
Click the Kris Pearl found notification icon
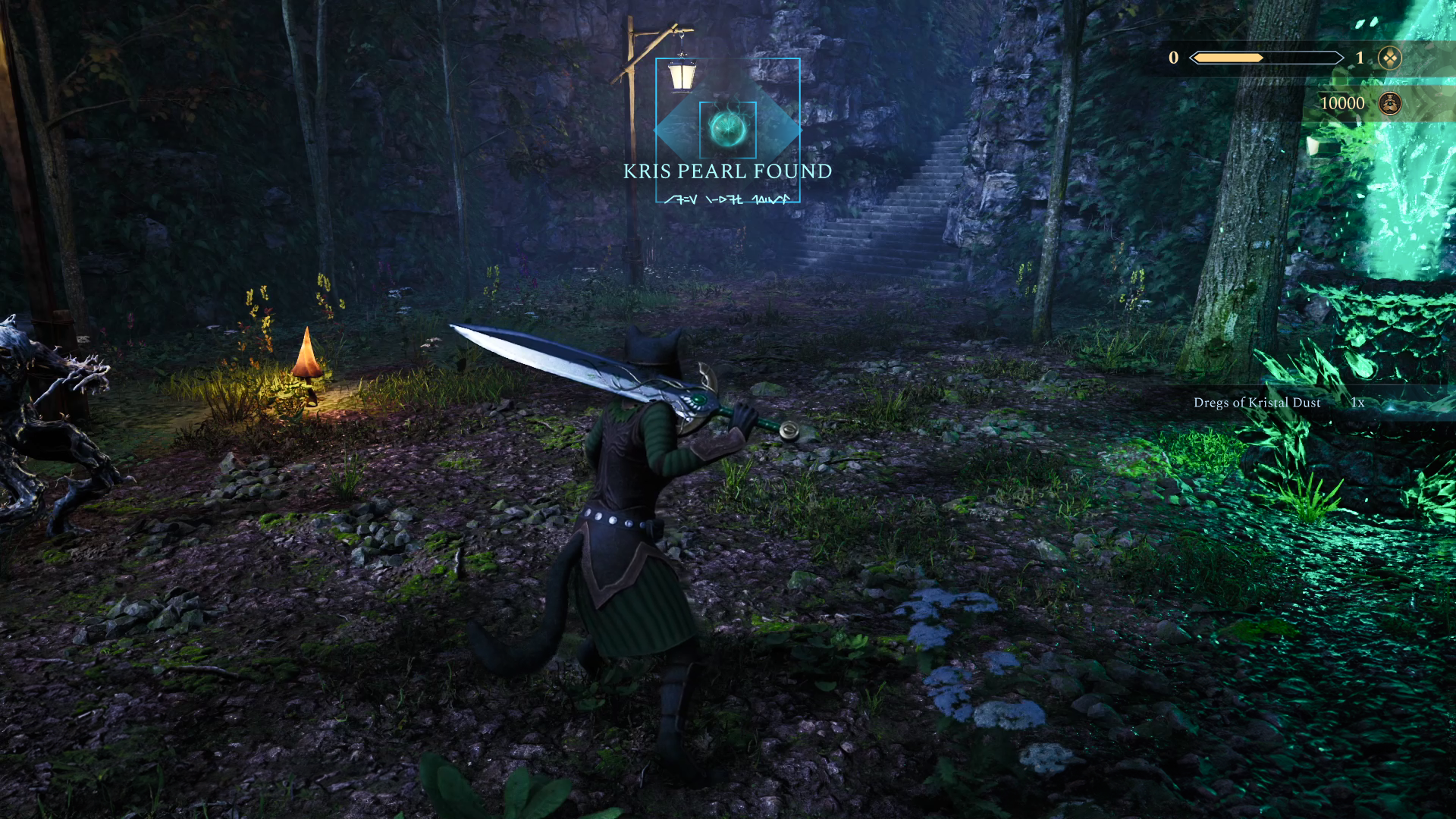point(726,129)
